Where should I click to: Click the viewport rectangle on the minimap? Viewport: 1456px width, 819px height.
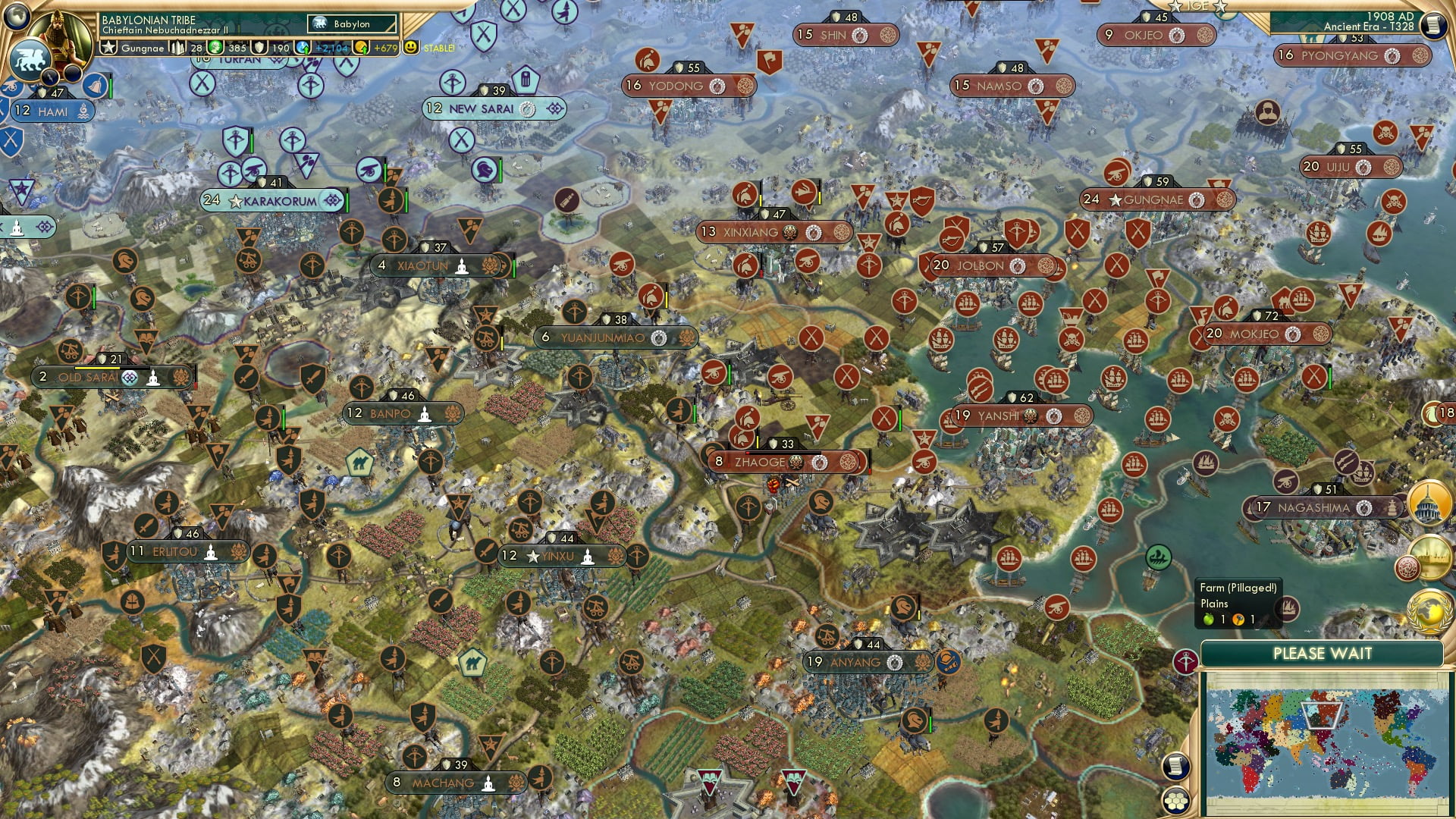tap(1321, 716)
